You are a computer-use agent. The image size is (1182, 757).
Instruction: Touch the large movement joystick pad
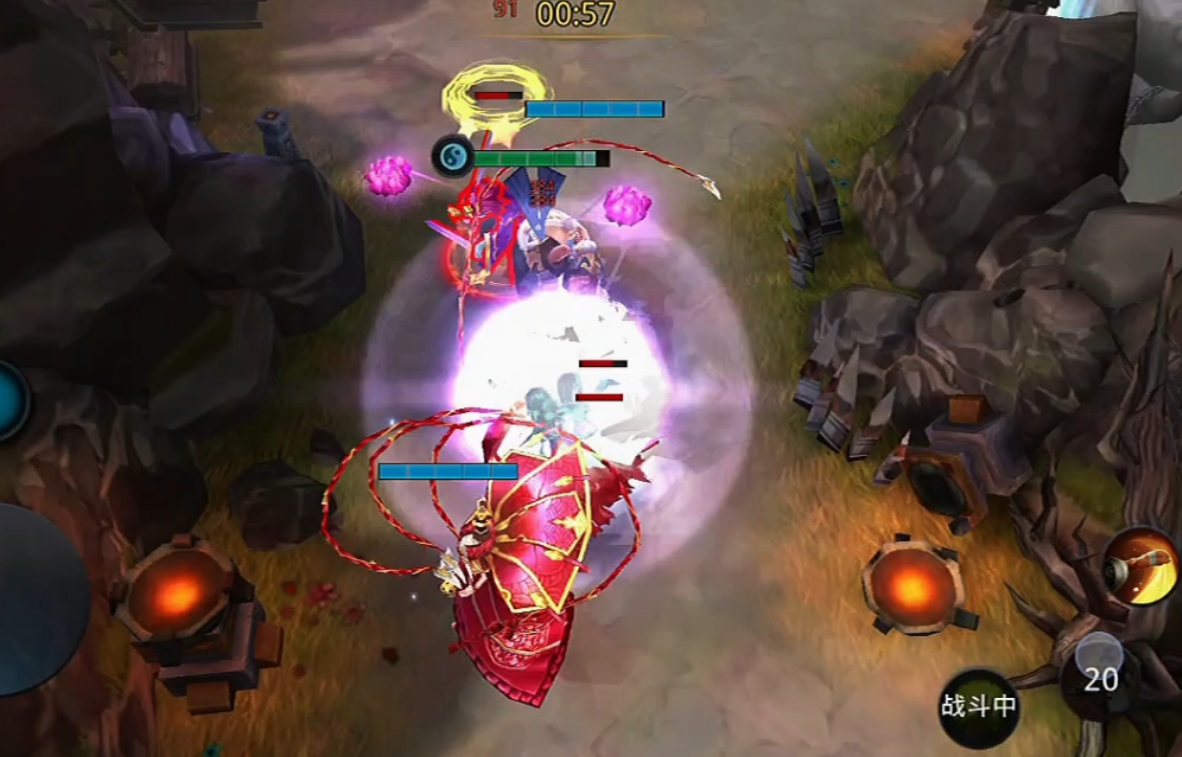35,599
